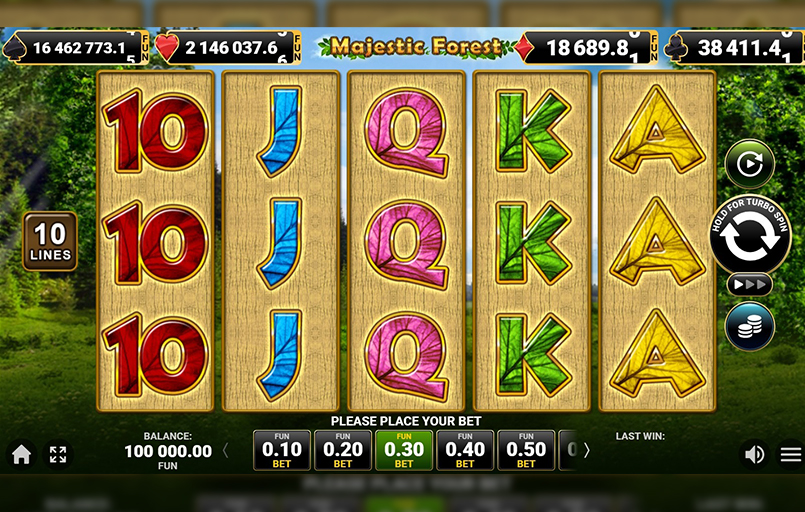Mute the game sound

coord(754,455)
